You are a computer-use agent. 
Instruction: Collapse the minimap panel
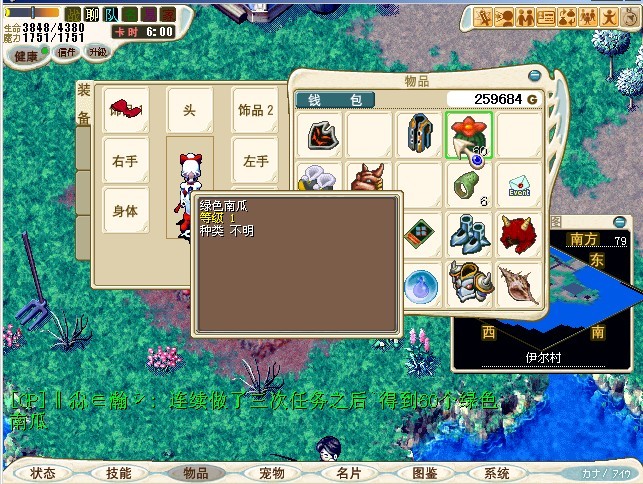click(622, 222)
